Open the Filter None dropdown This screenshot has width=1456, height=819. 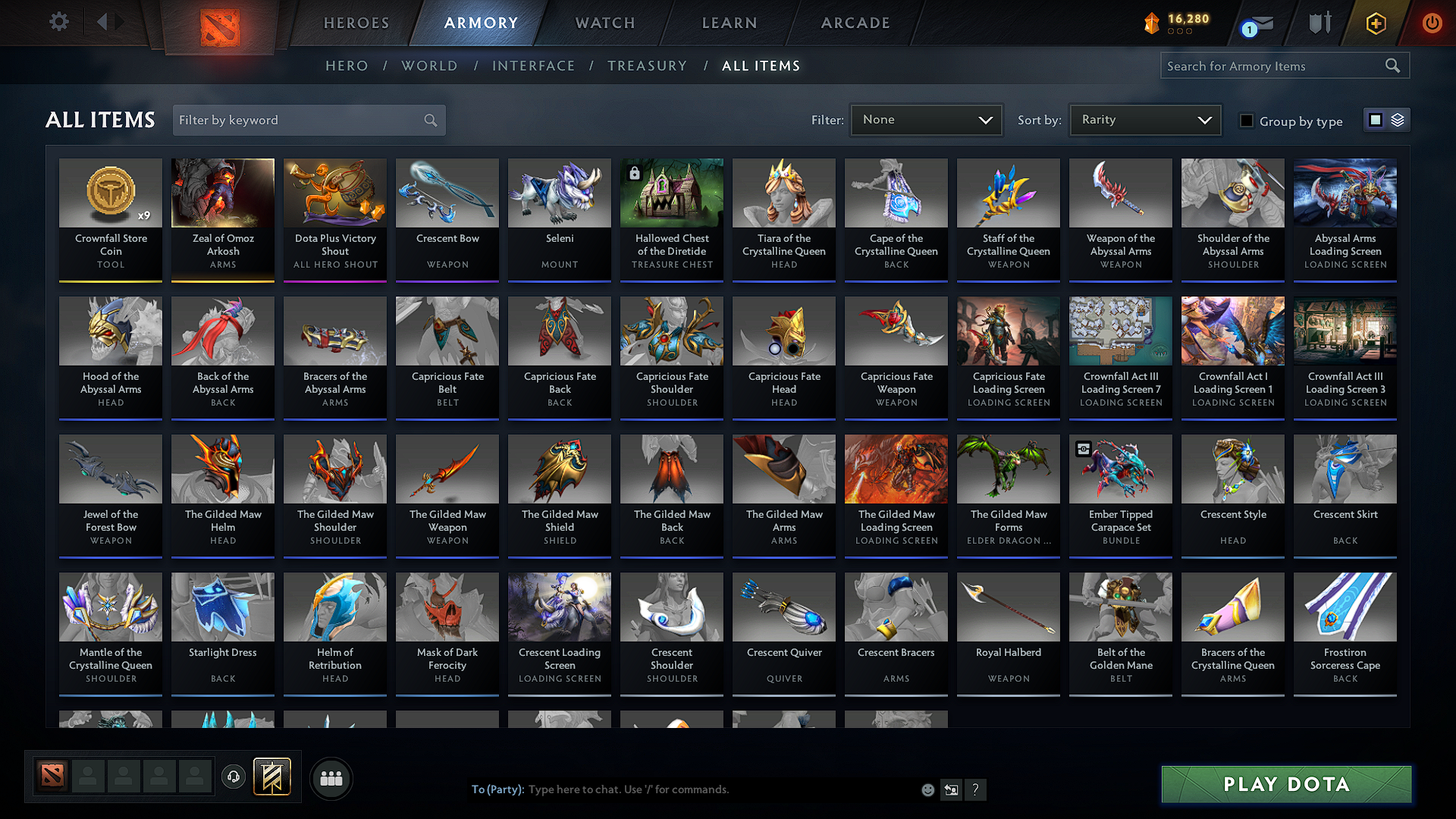(926, 119)
